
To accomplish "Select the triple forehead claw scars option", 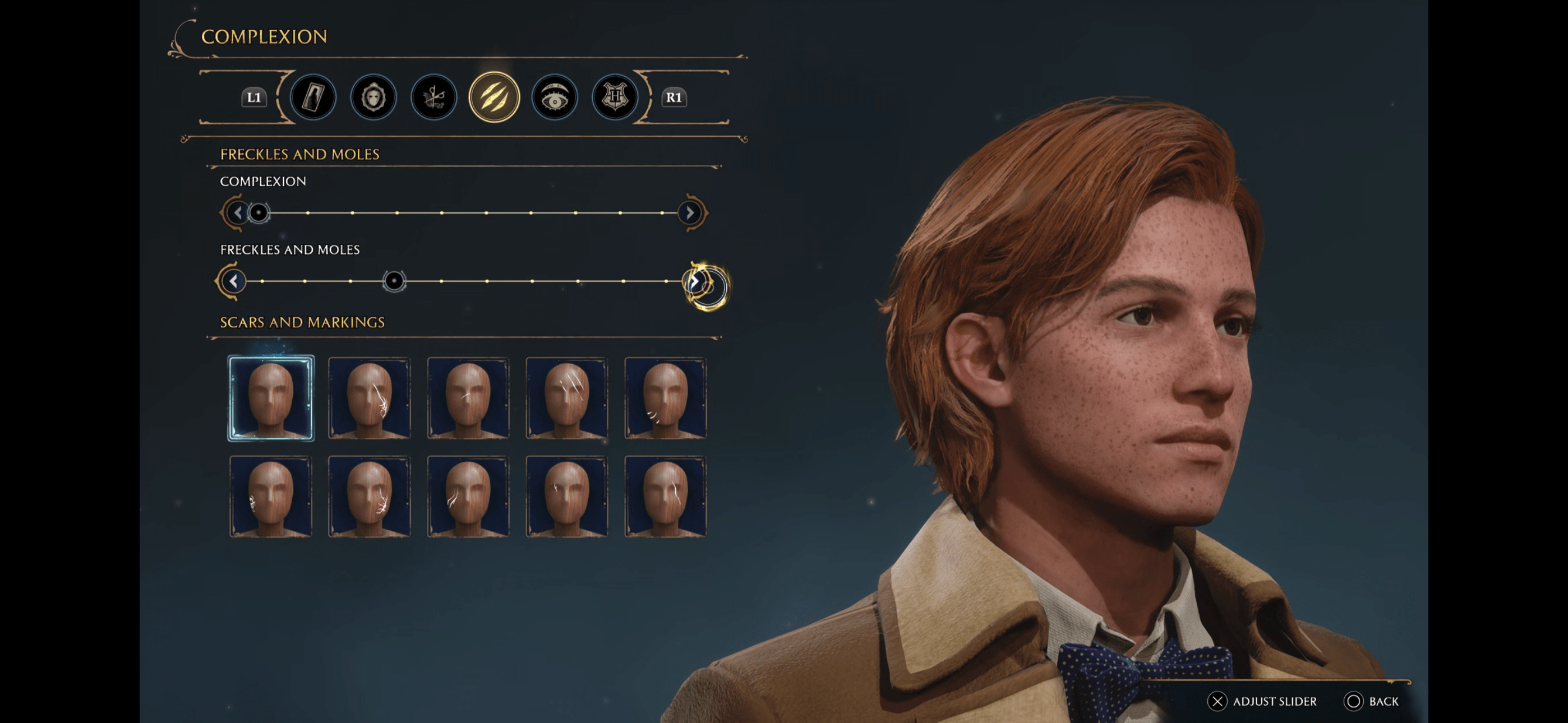I will click(565, 397).
